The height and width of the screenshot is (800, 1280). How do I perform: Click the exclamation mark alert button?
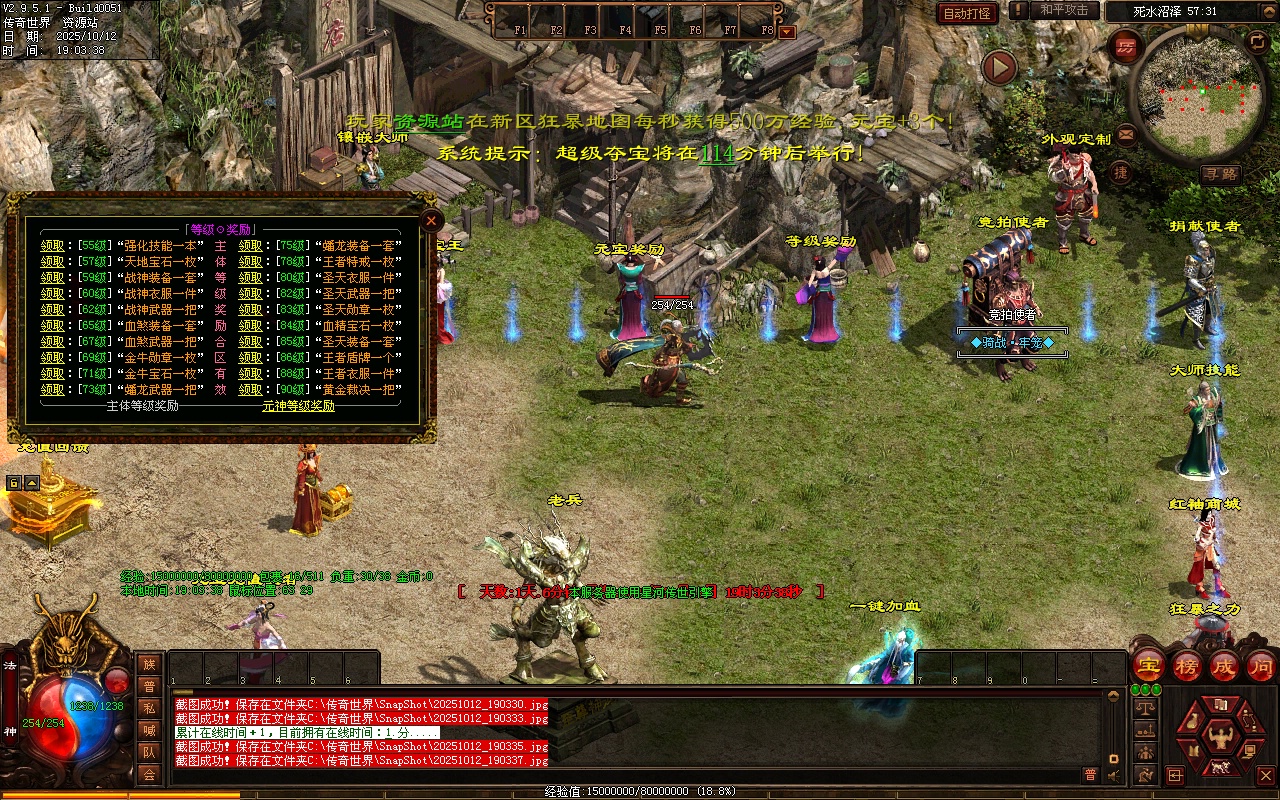[x=1018, y=11]
